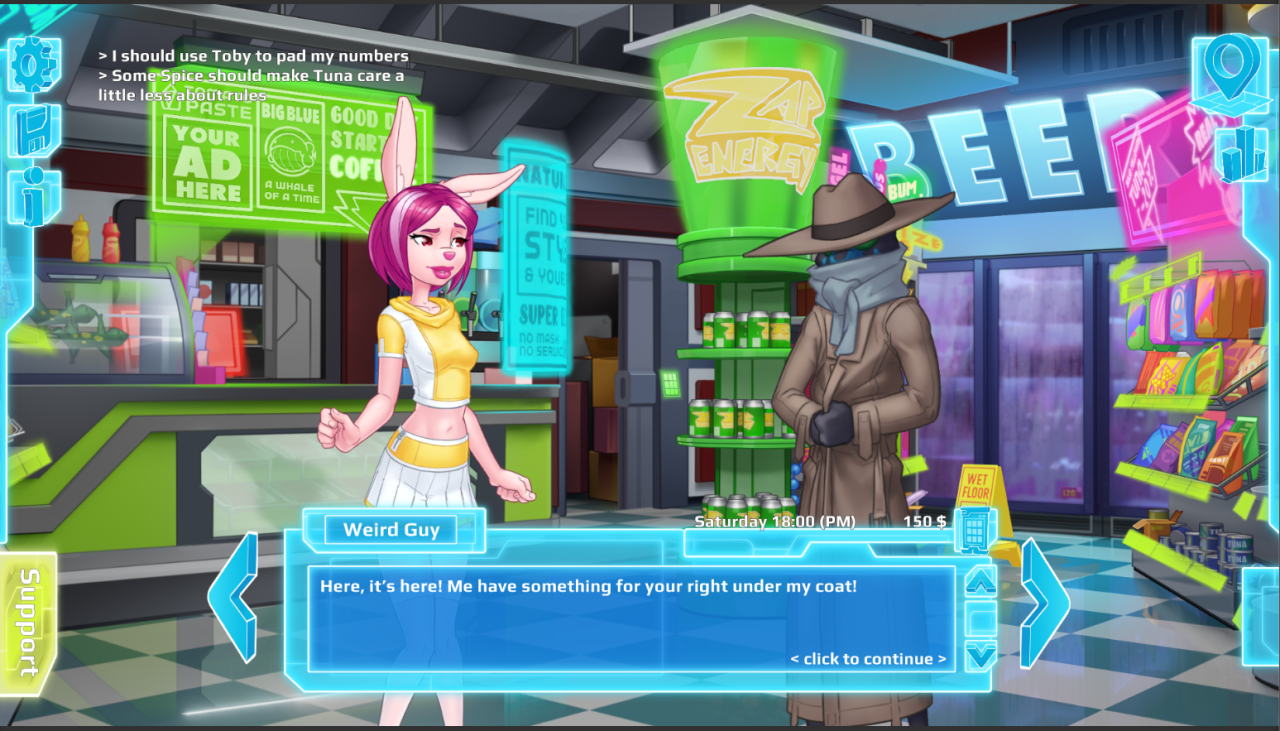Show the bar chart stats panel
Image resolution: width=1280 pixels, height=731 pixels.
pos(1241,153)
